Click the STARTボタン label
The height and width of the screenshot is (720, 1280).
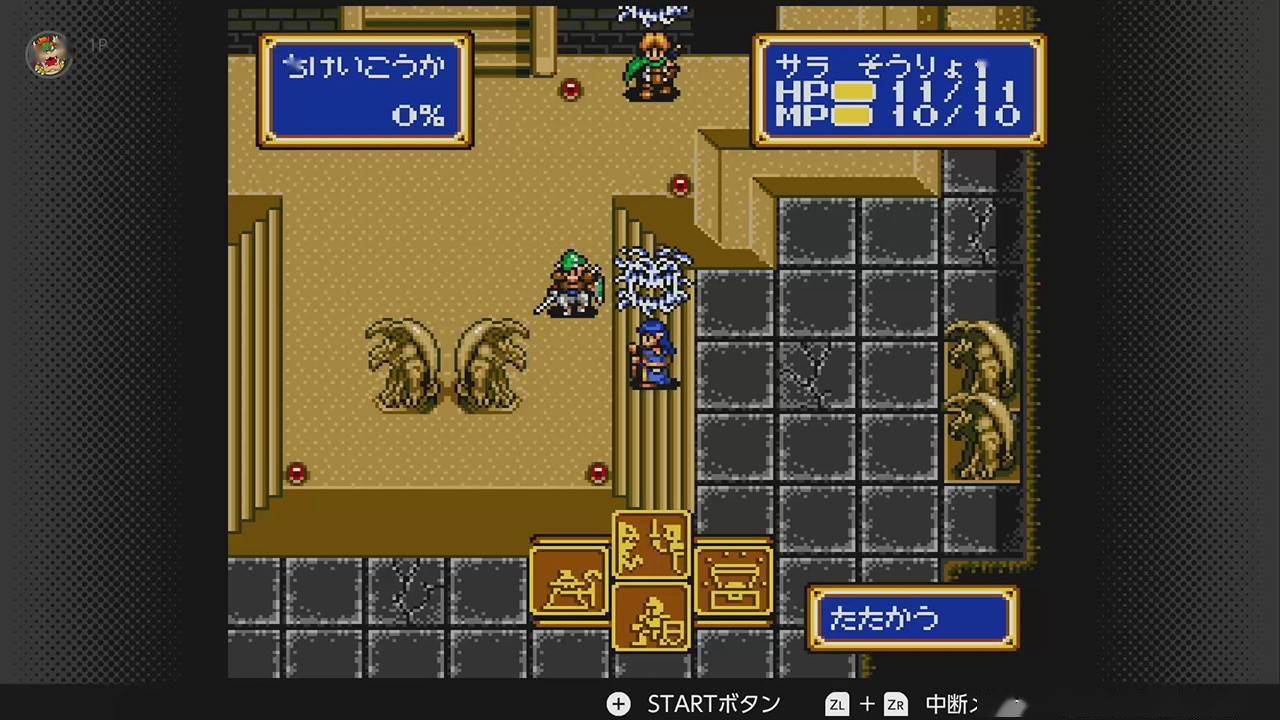point(712,704)
